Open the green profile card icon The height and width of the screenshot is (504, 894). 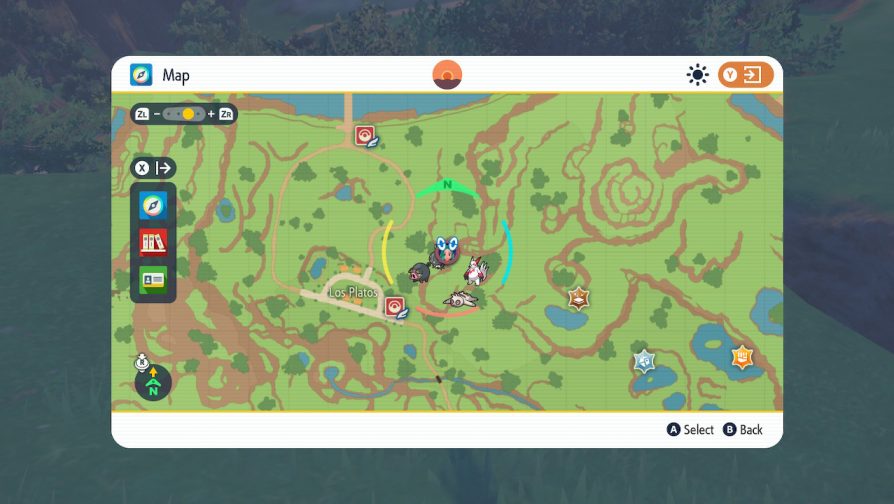(153, 279)
